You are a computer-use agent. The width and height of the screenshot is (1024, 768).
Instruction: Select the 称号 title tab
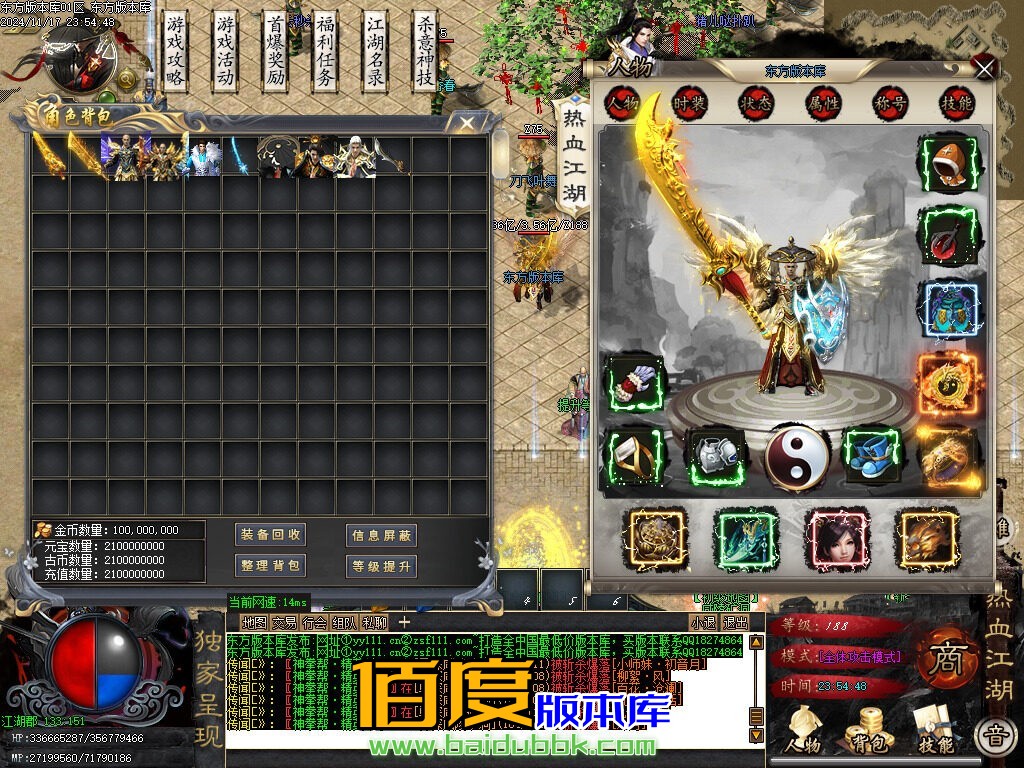(890, 103)
